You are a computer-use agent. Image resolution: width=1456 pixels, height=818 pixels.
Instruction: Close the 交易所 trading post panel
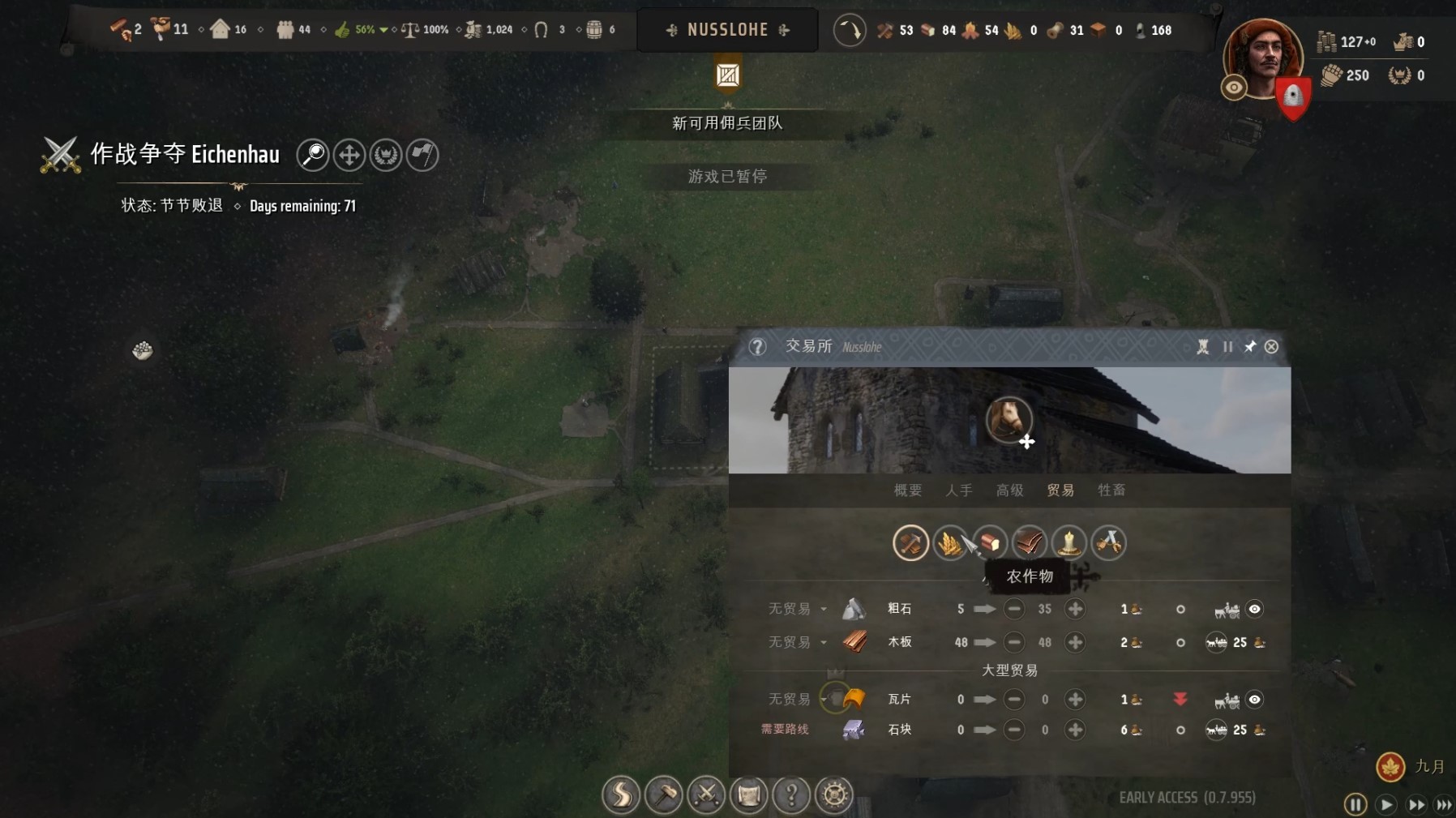tap(1271, 347)
